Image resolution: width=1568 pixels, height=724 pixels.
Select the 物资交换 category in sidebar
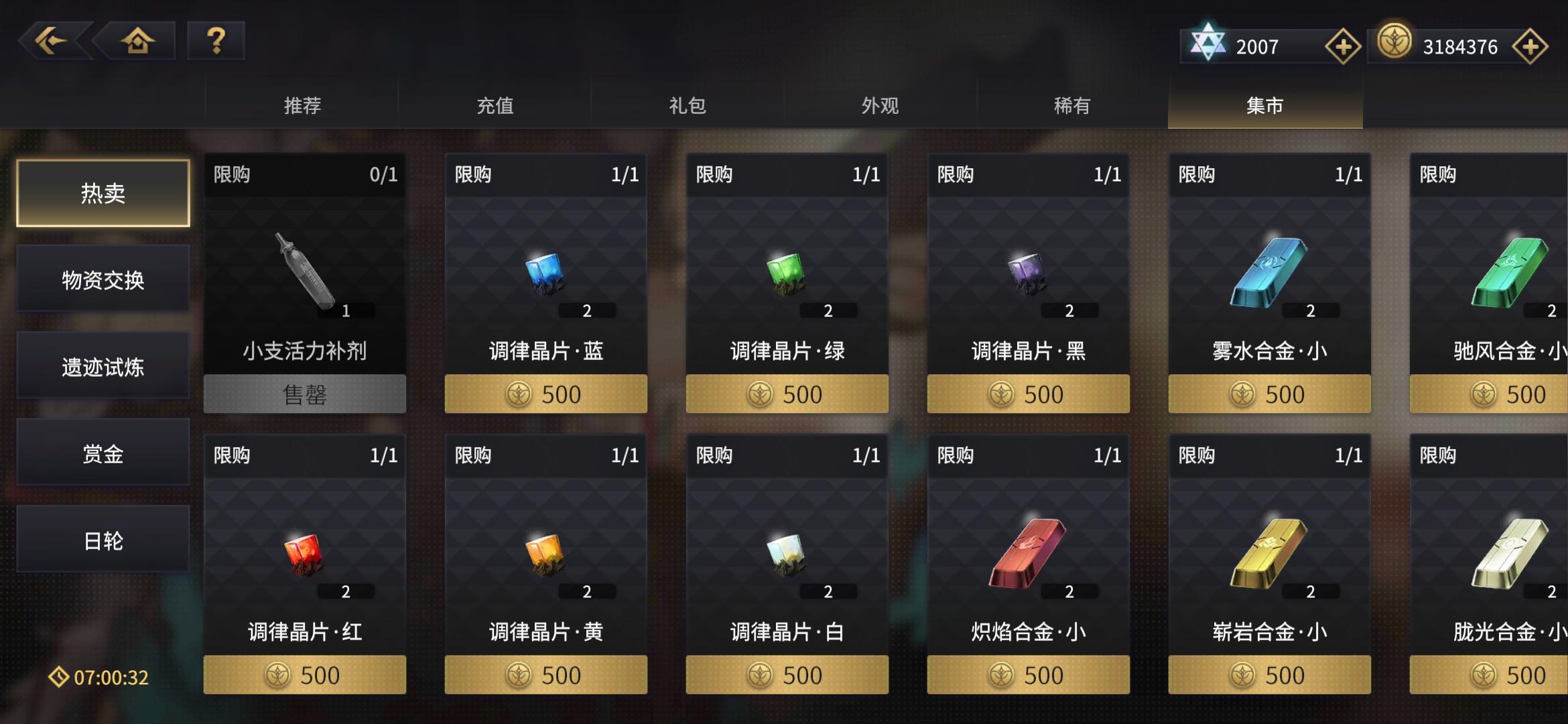[x=103, y=280]
